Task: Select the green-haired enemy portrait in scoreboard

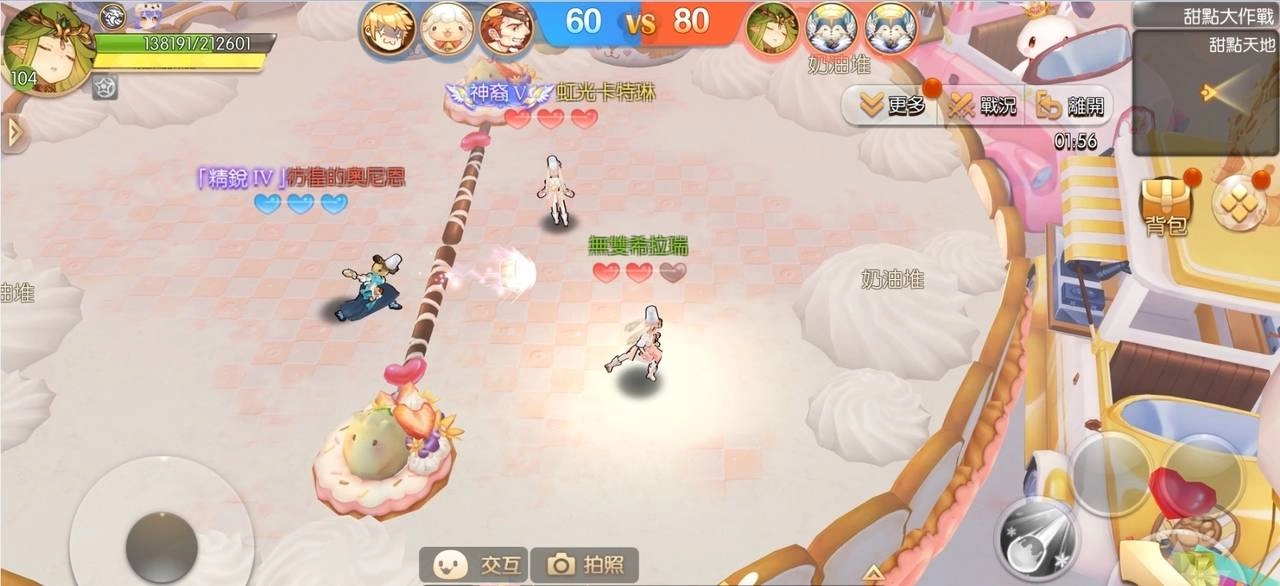Action: (x=773, y=28)
